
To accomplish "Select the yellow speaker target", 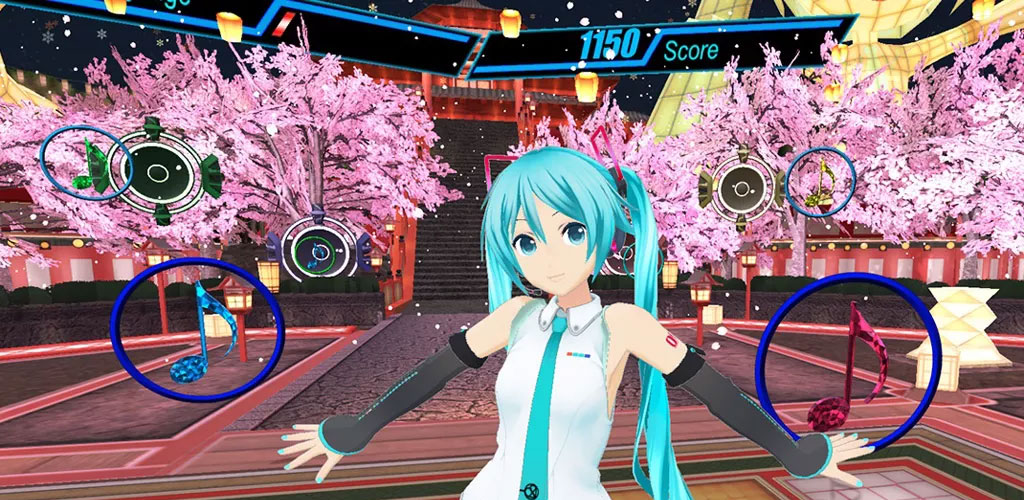I will (x=741, y=187).
